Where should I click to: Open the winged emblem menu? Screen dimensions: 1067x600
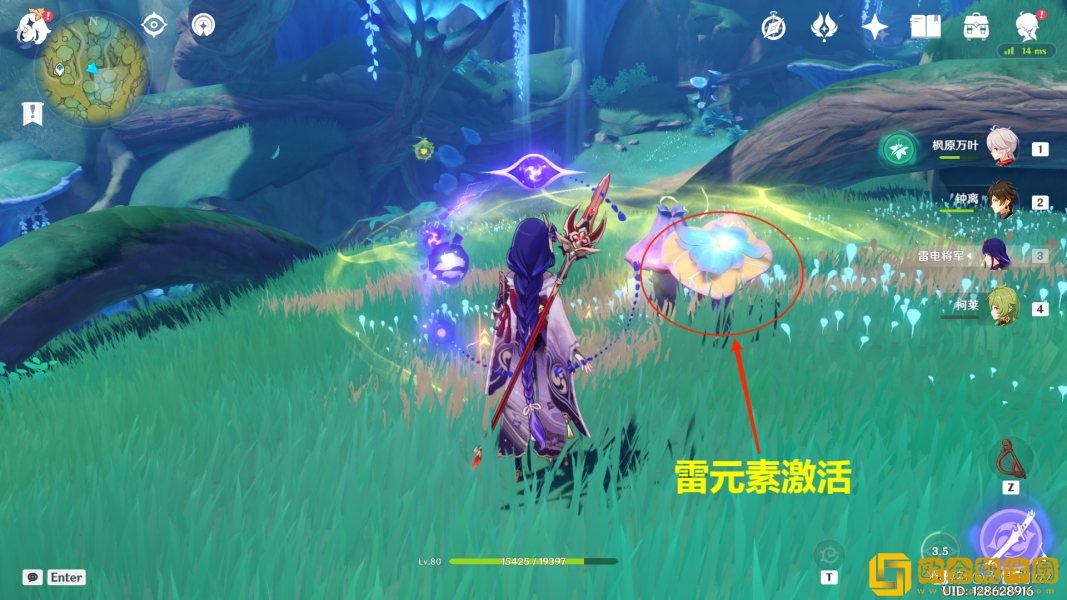(824, 27)
